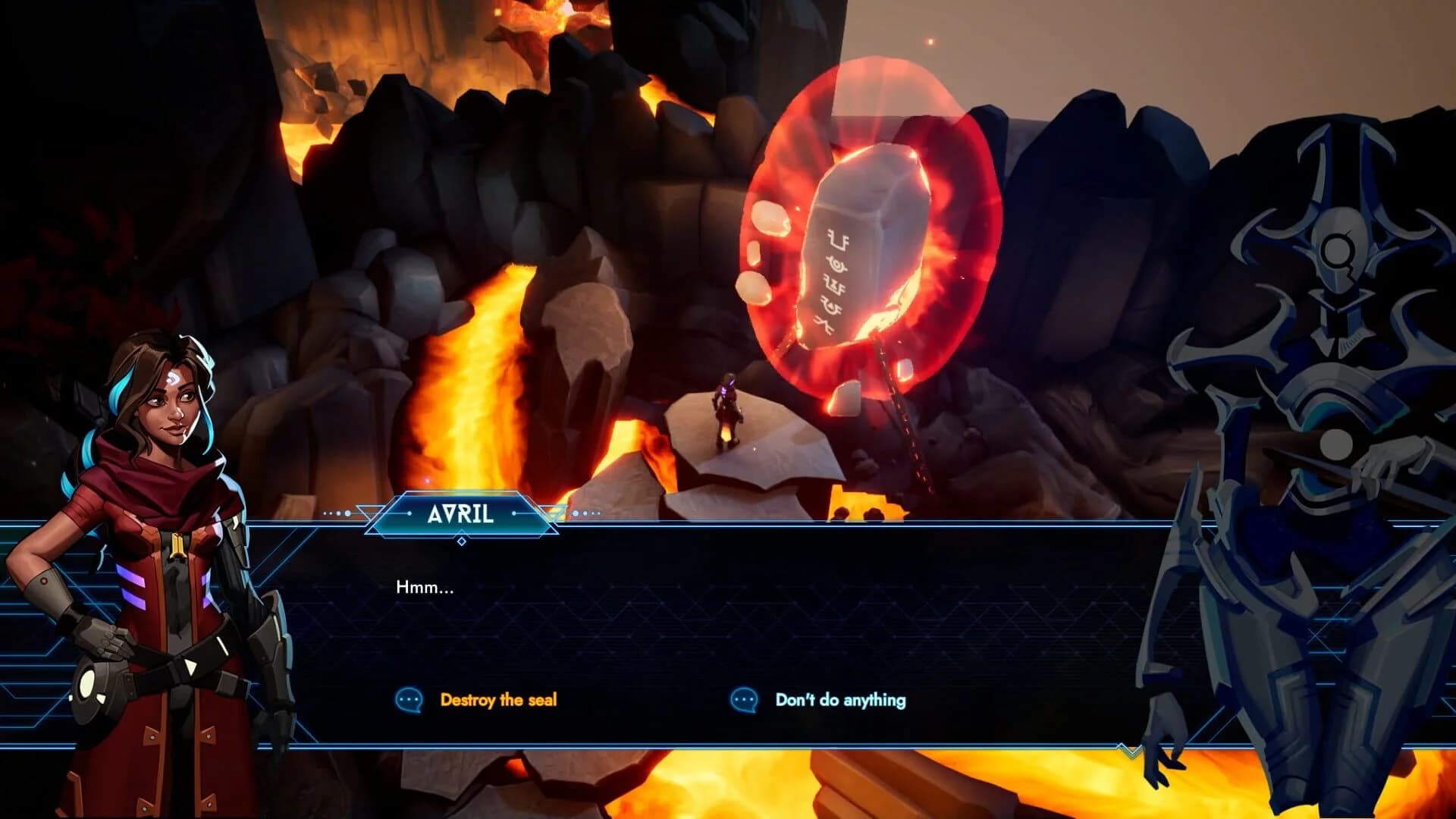1456x819 pixels.
Task: Click the dots trailing left of the Avril banner
Action: coord(336,514)
